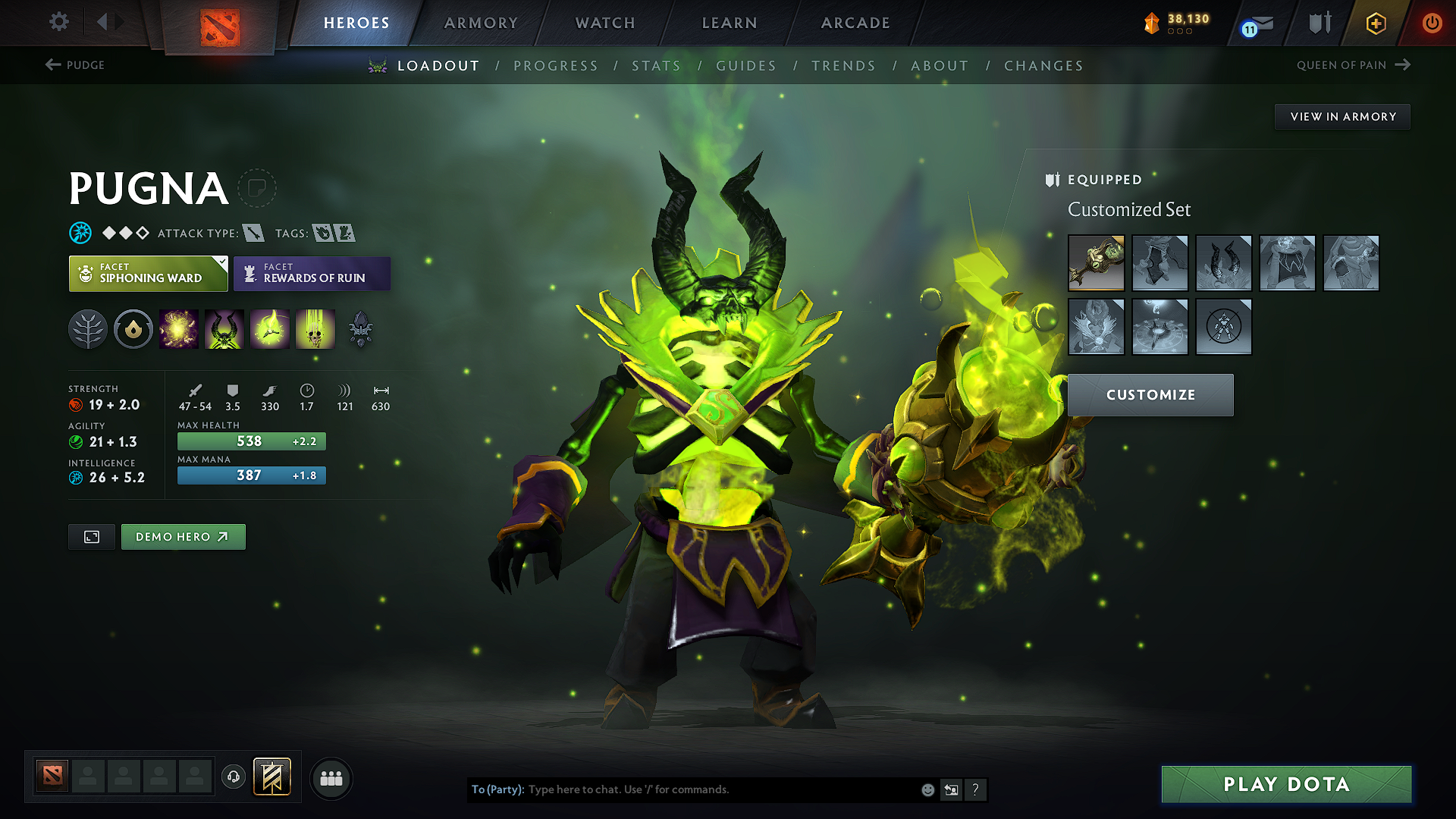This screenshot has height=819, width=1456.
Task: Open the ARMORY menu item
Action: point(481,23)
